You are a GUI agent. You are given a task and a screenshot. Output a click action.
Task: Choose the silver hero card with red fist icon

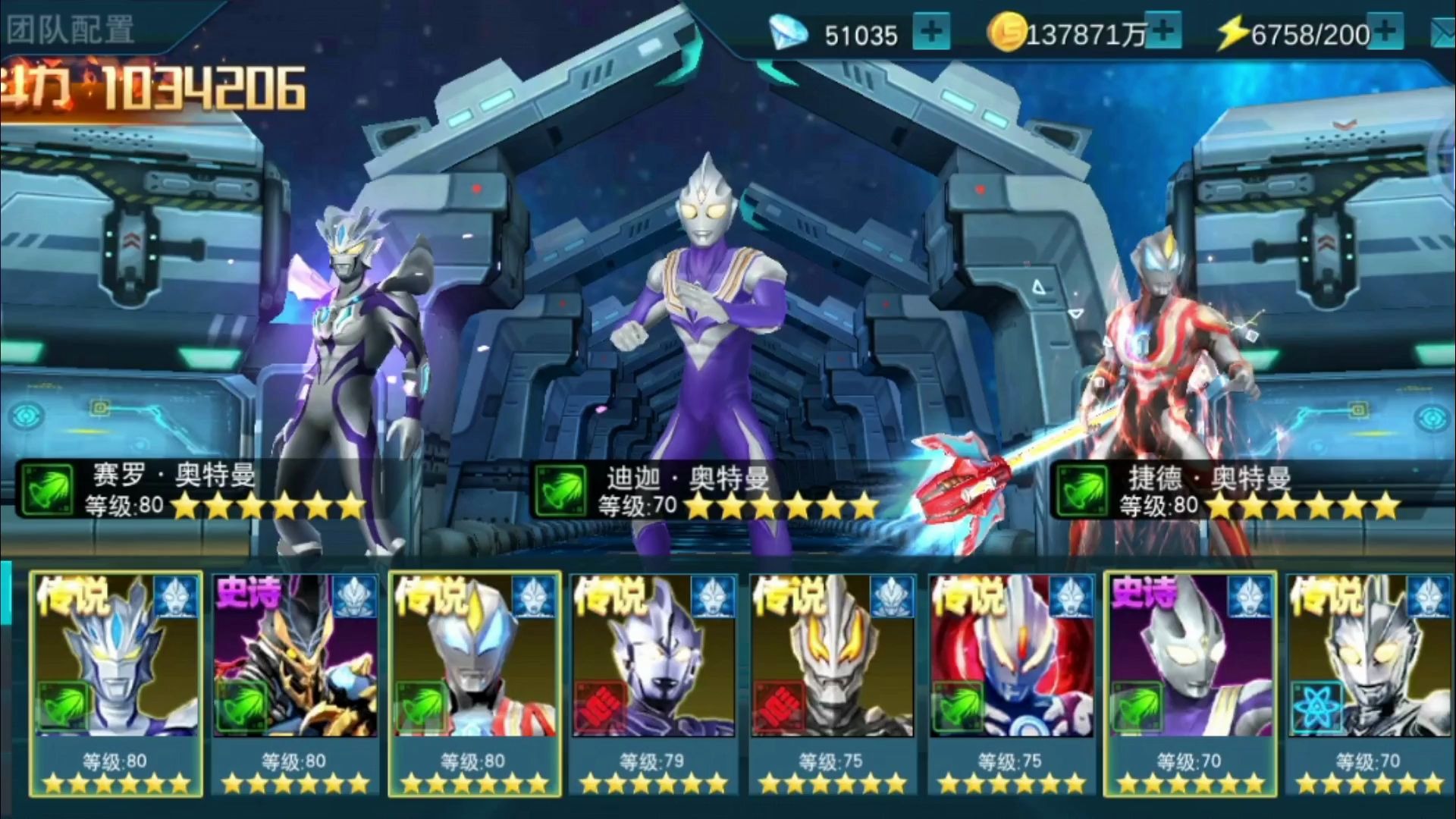(x=832, y=682)
